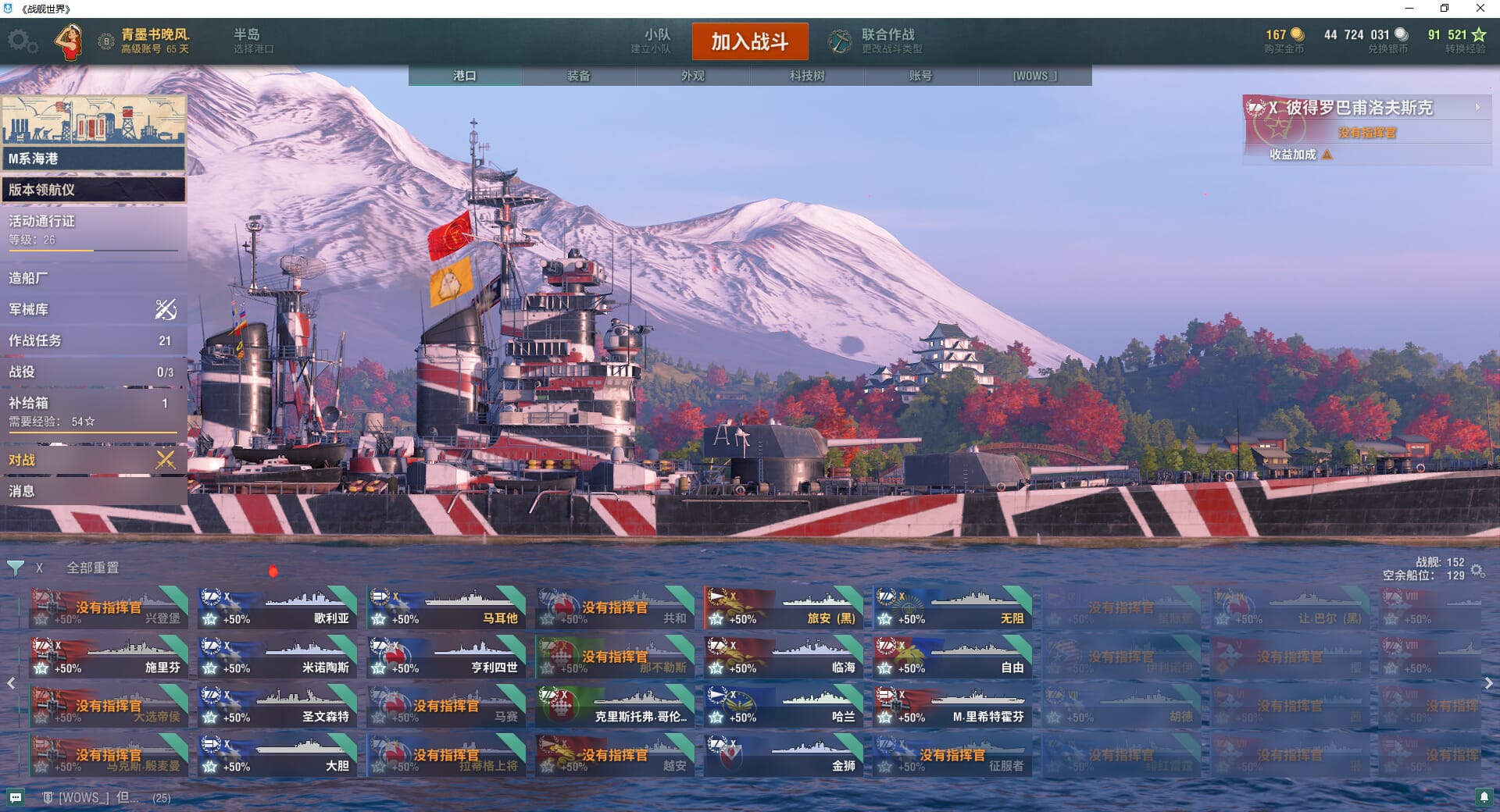1500x812 pixels.
Task: Switch to the 装备 equipment tab
Action: click(x=578, y=76)
